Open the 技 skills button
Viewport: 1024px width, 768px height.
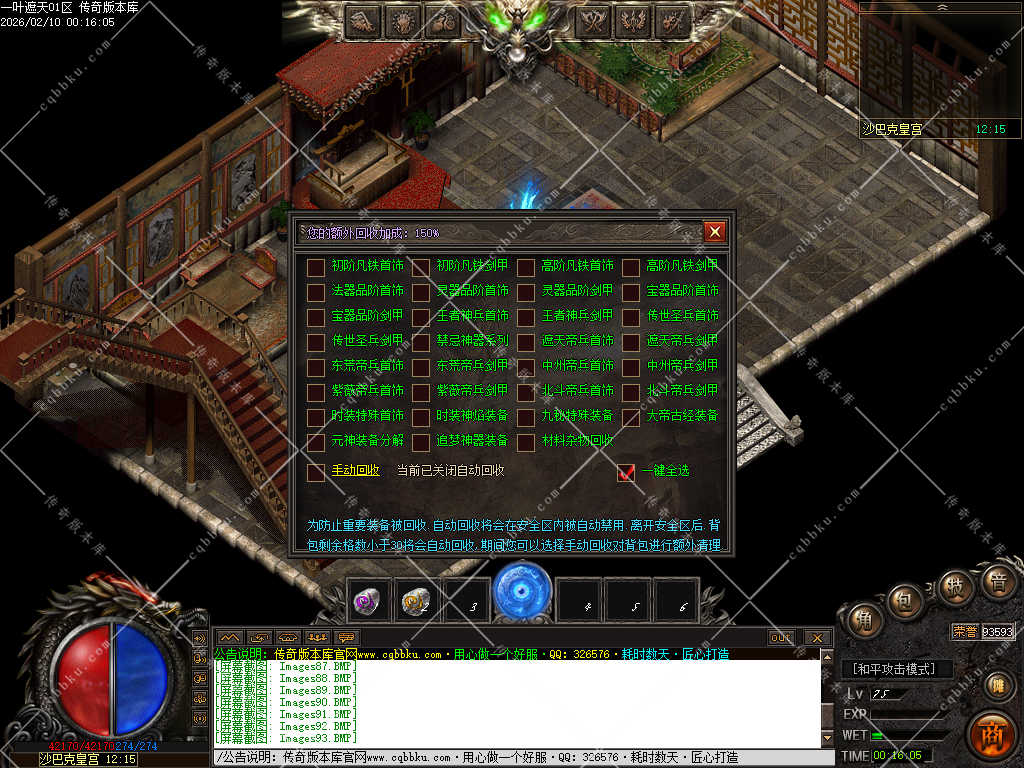tap(956, 586)
